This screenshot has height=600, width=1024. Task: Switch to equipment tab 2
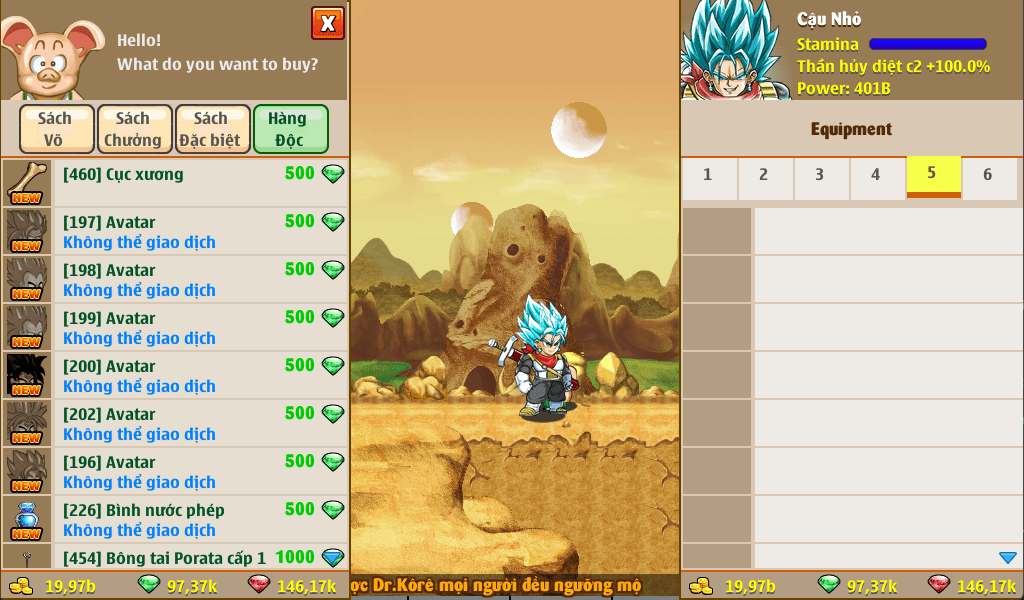[764, 177]
